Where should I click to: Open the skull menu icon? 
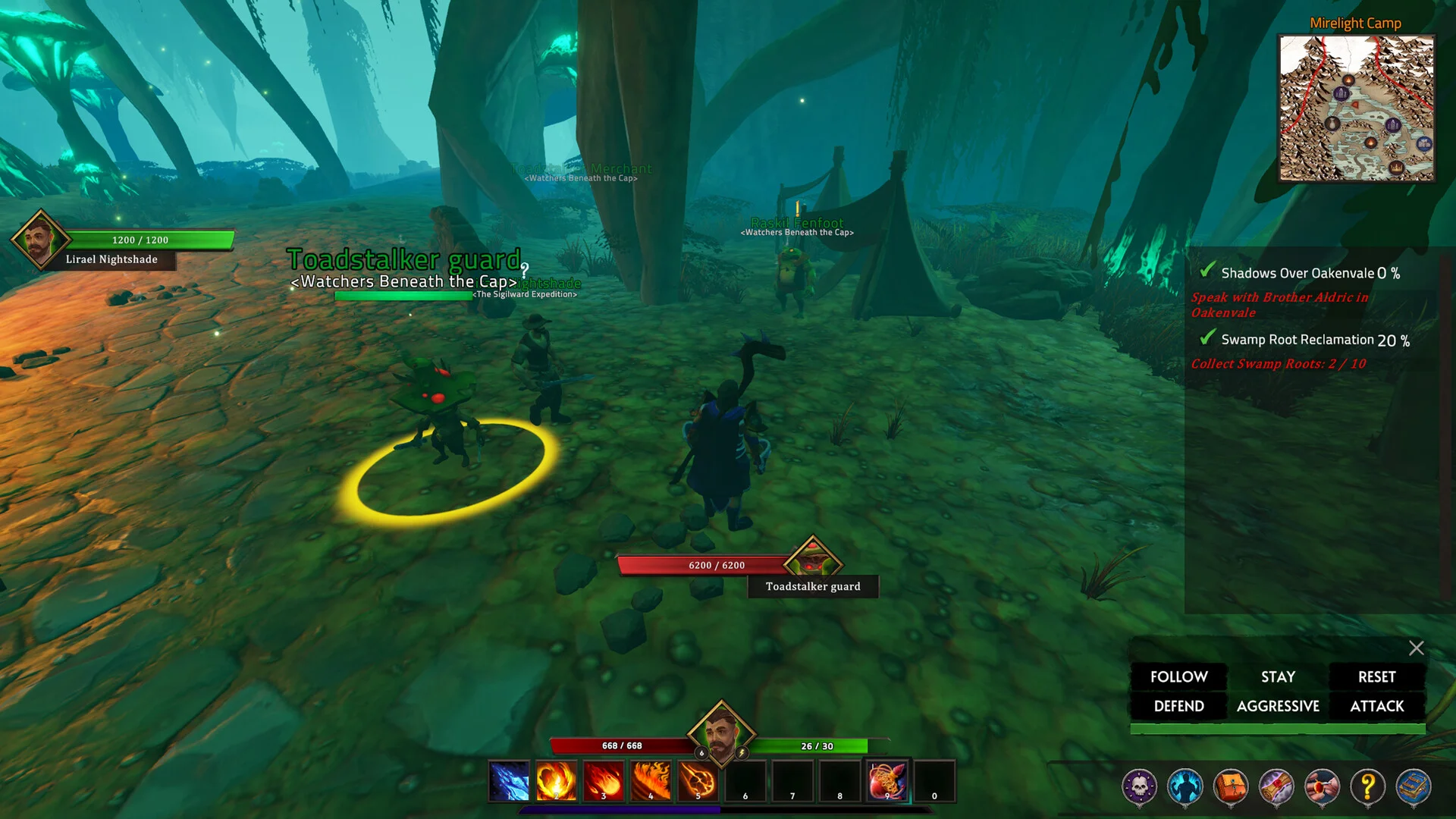[1139, 787]
